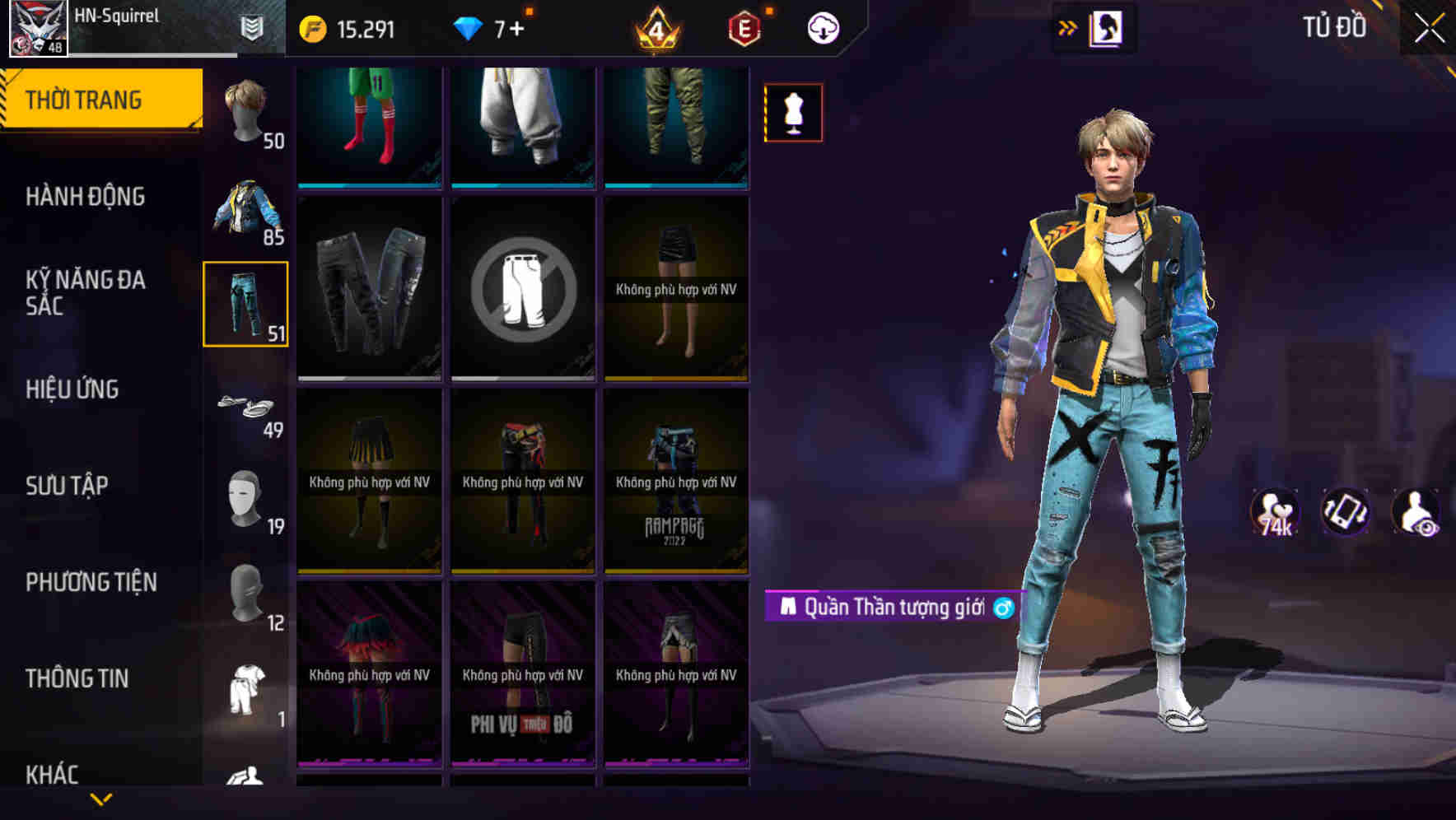Open the cloud download manager icon
This screenshot has height=820, width=1456.
824,27
